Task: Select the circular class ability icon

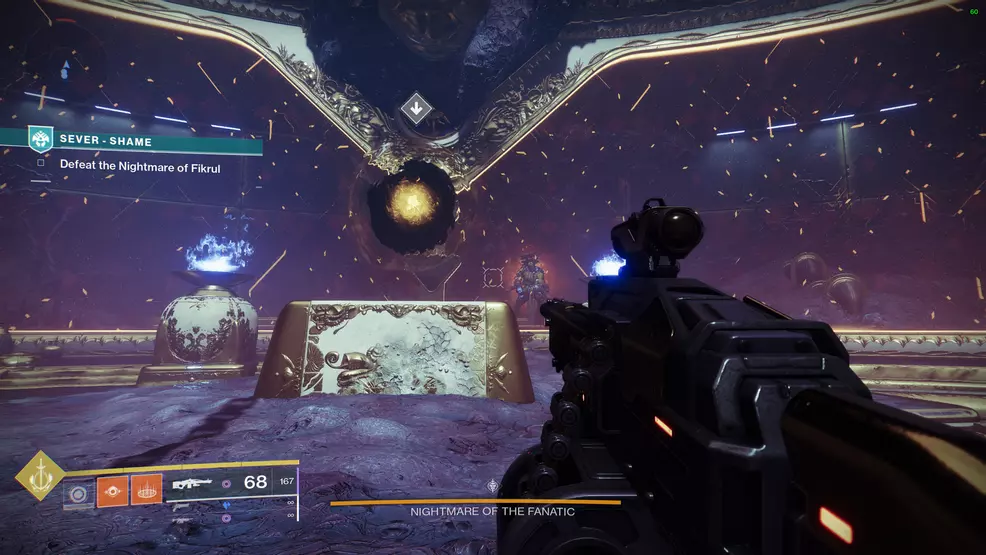Action: (77, 491)
